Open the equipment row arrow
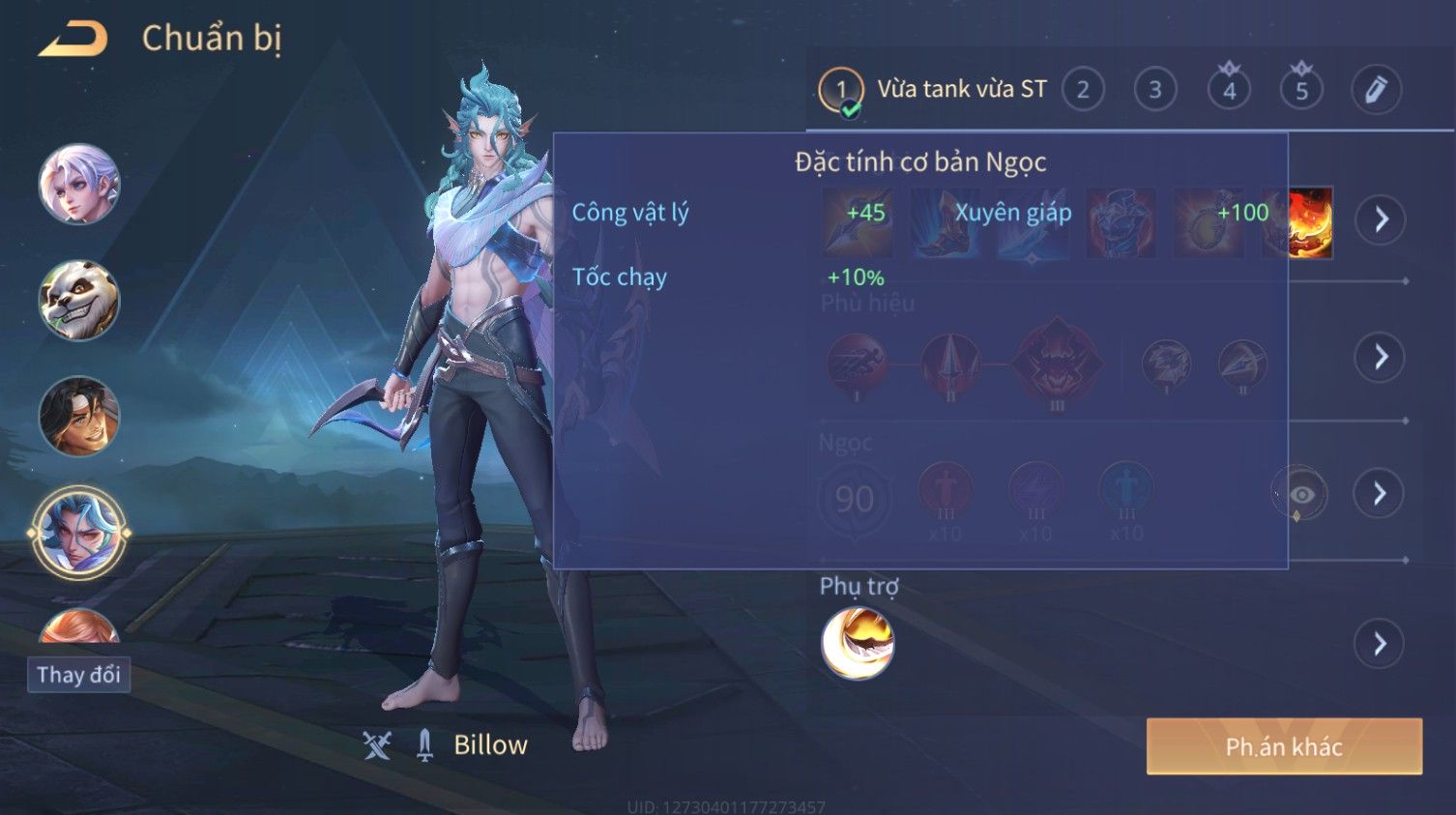Screen dimensions: 1456x815 coord(1381,219)
